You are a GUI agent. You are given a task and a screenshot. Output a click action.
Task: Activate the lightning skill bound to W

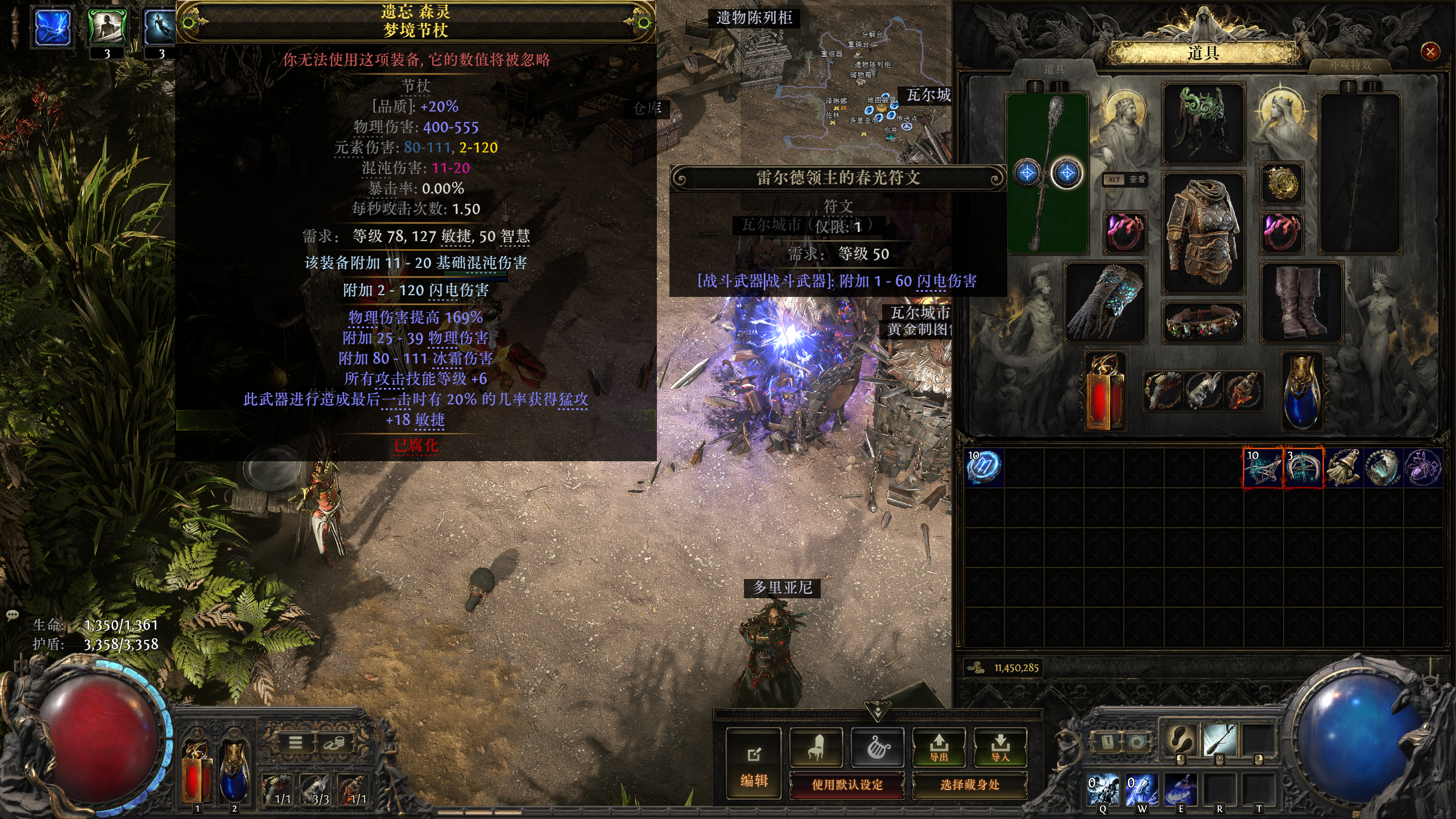pos(1141,789)
